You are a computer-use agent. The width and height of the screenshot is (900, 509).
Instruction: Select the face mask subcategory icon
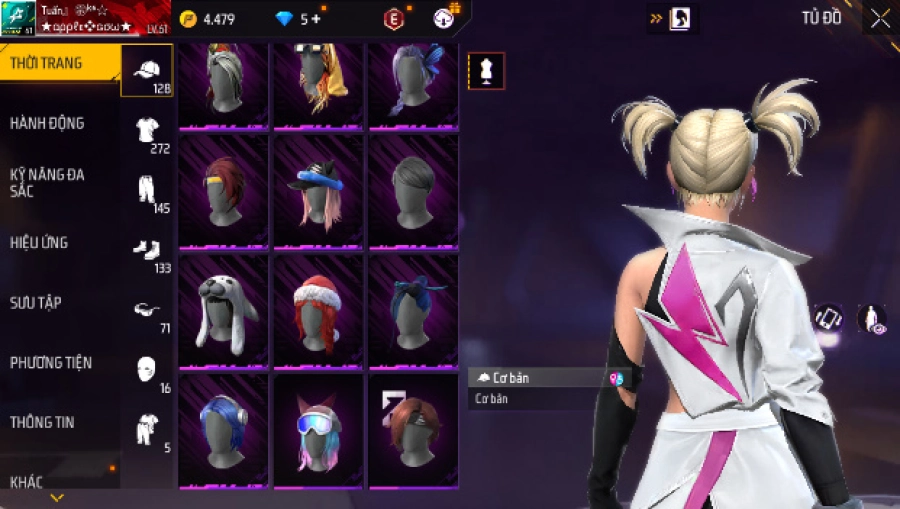point(147,368)
